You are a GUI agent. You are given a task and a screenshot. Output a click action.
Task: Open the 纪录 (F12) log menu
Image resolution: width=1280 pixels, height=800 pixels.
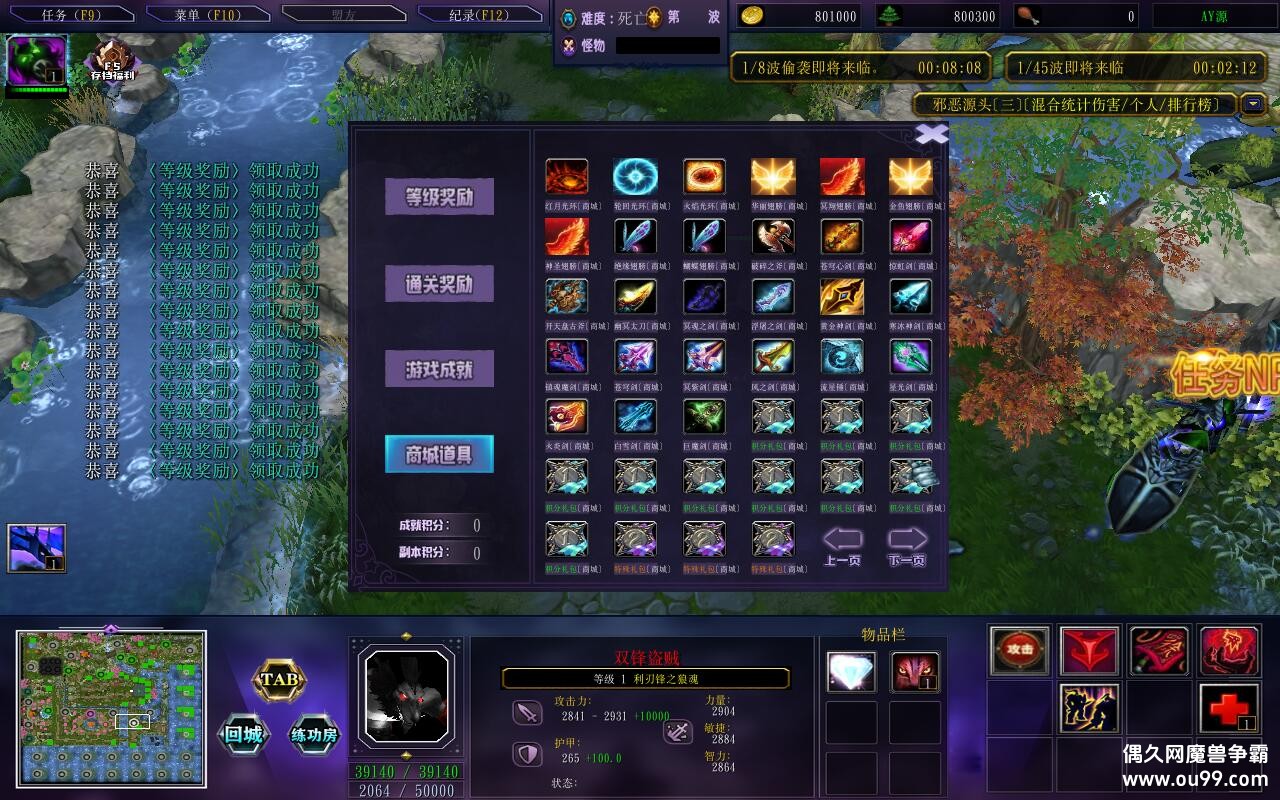pos(478,15)
